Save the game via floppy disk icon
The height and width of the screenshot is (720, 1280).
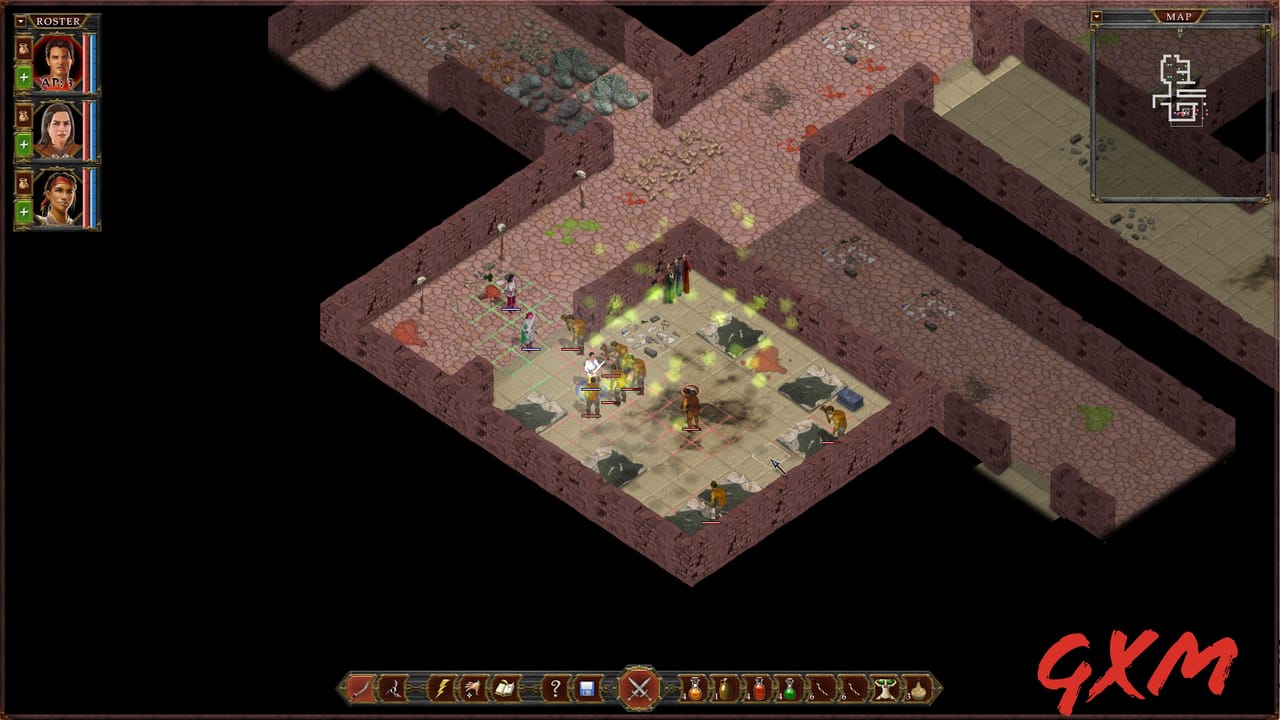click(587, 688)
